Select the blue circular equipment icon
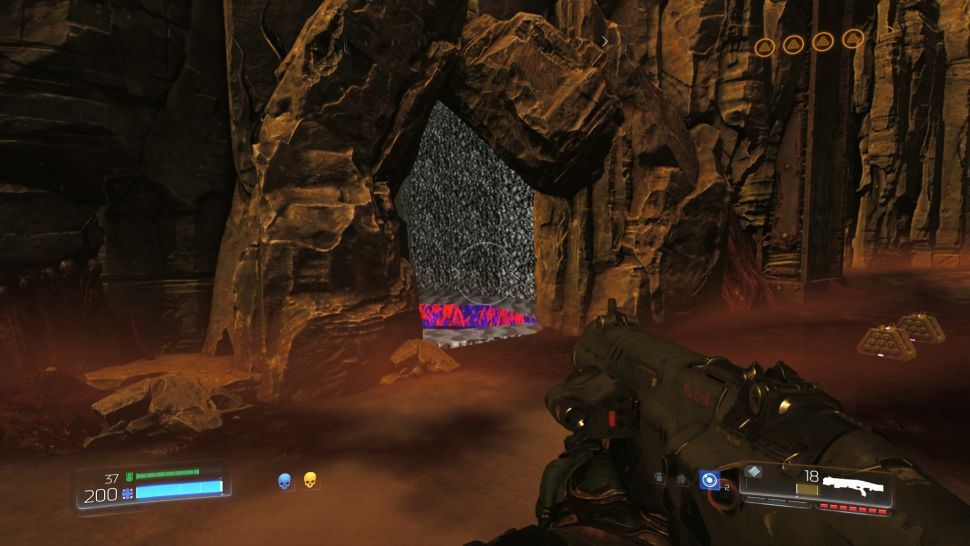This screenshot has width=970, height=546. [709, 480]
